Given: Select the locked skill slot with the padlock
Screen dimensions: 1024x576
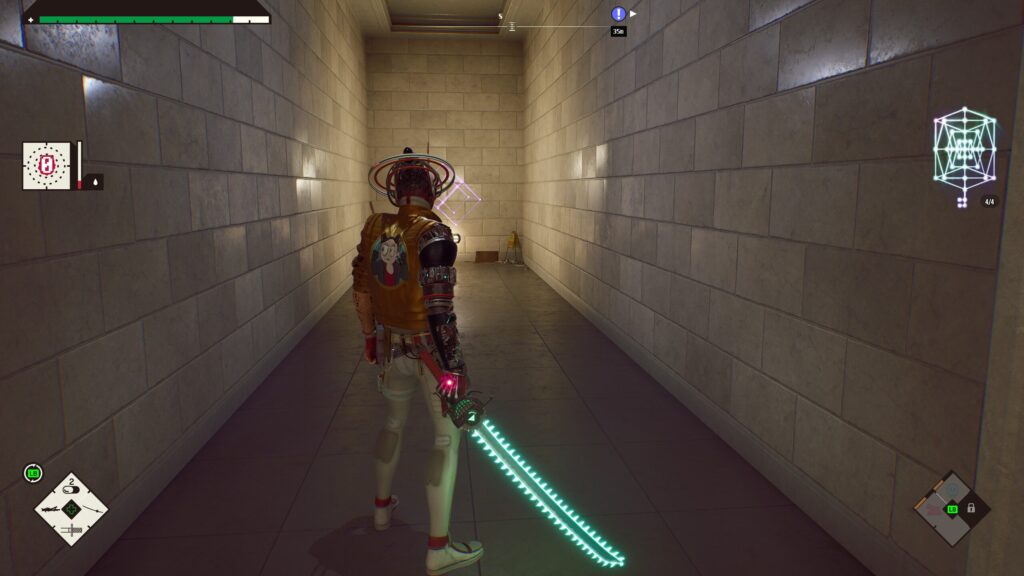Looking at the screenshot, I should (x=970, y=508).
